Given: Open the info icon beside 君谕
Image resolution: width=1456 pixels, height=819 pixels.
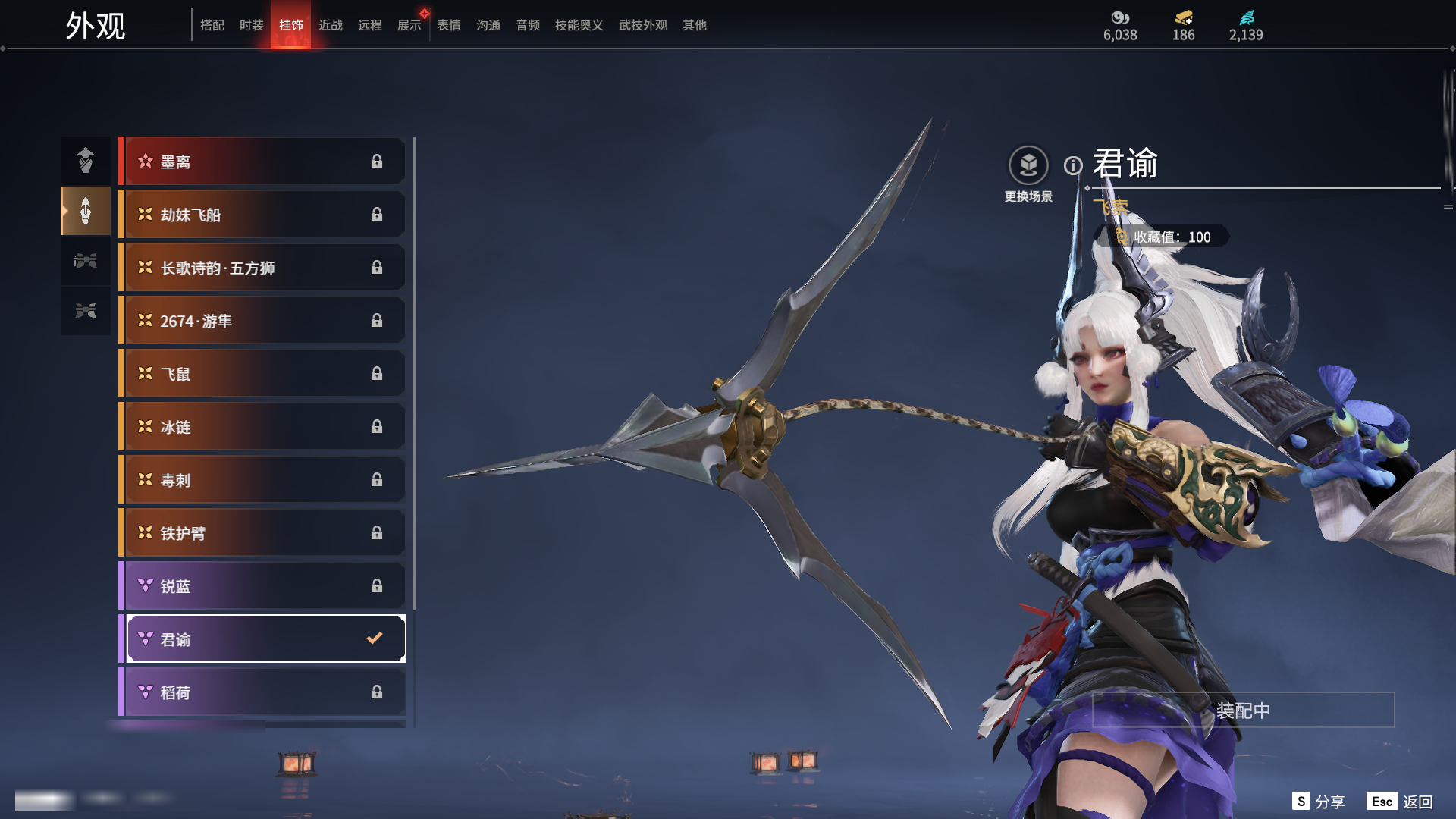Looking at the screenshot, I should pyautogui.click(x=1072, y=165).
